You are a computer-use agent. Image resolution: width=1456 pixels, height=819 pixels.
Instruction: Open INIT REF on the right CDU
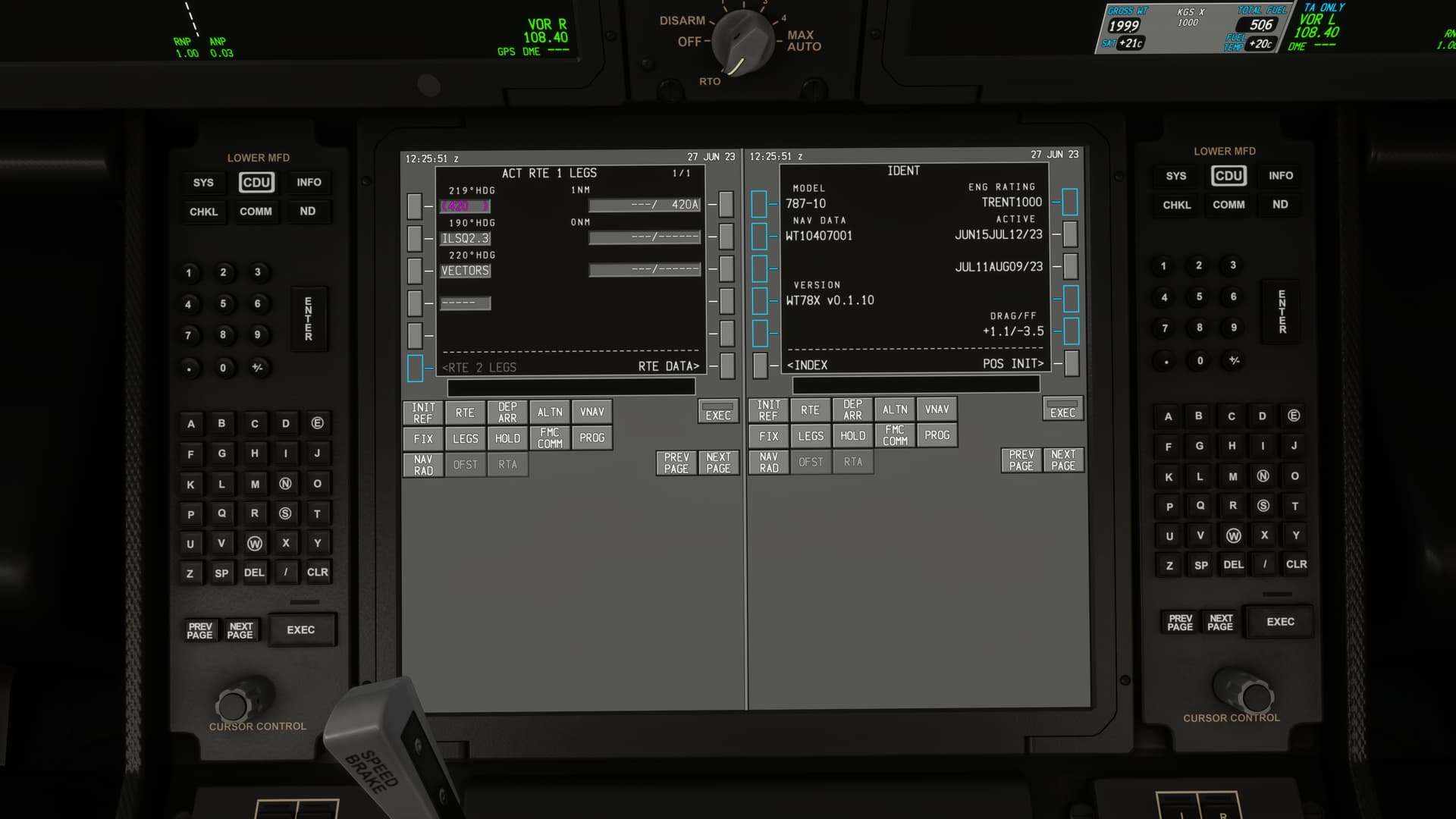tap(767, 409)
